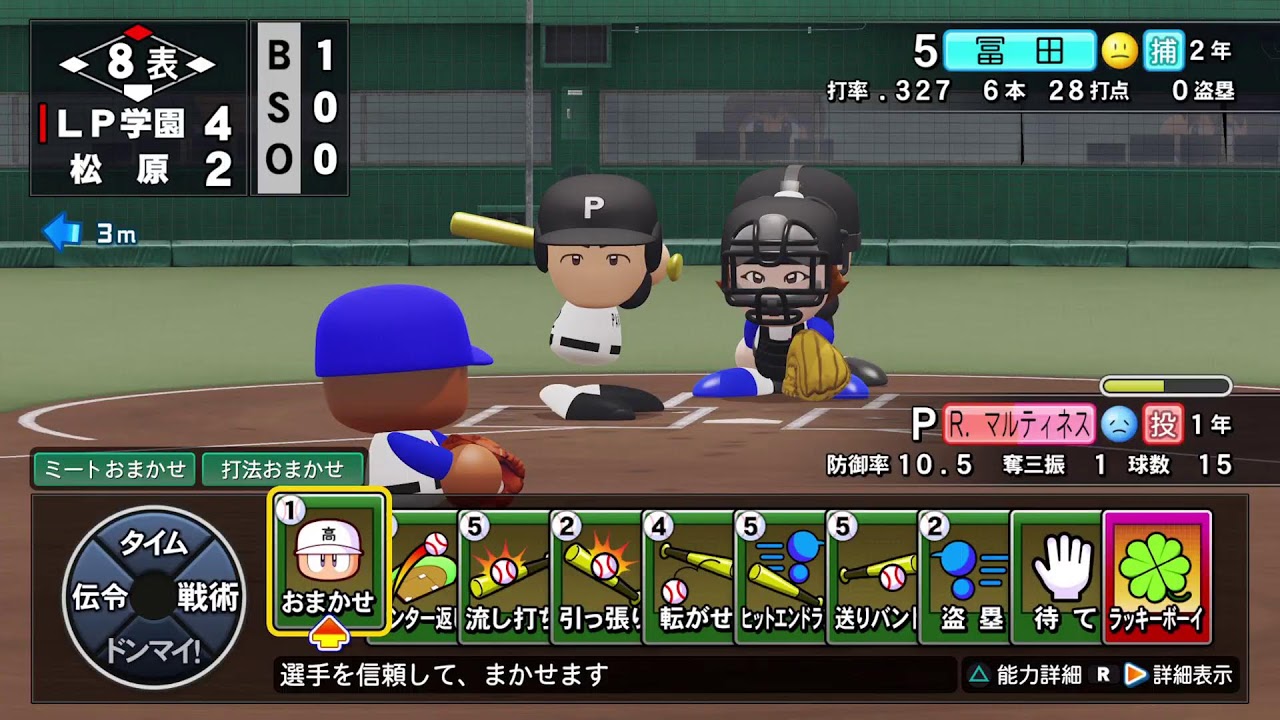Screen dimensions: 1280x720
Task: Toggle the 打法おまかせ setting
Action: [282, 468]
